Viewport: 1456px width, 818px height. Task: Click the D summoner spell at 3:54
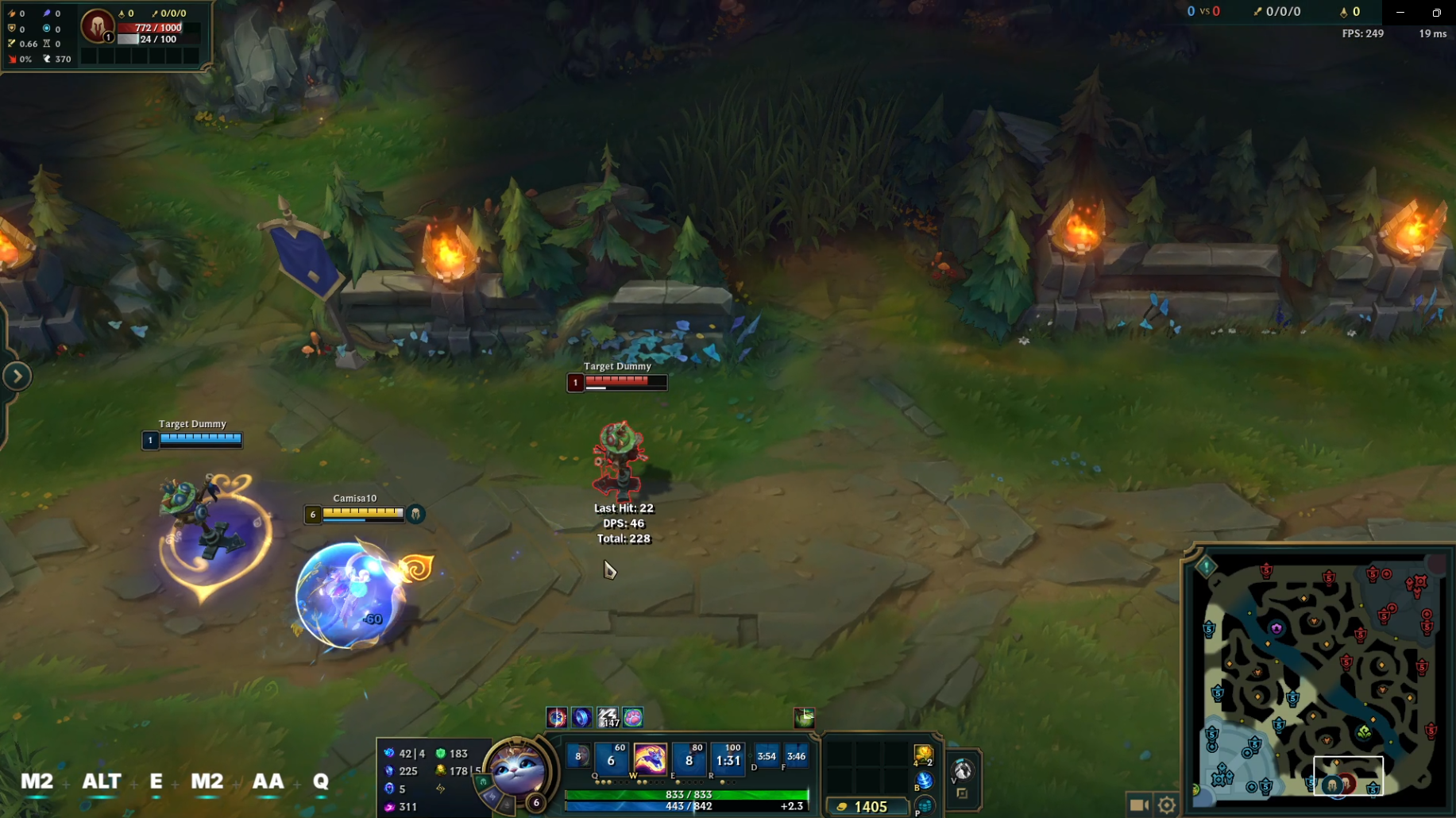click(767, 757)
